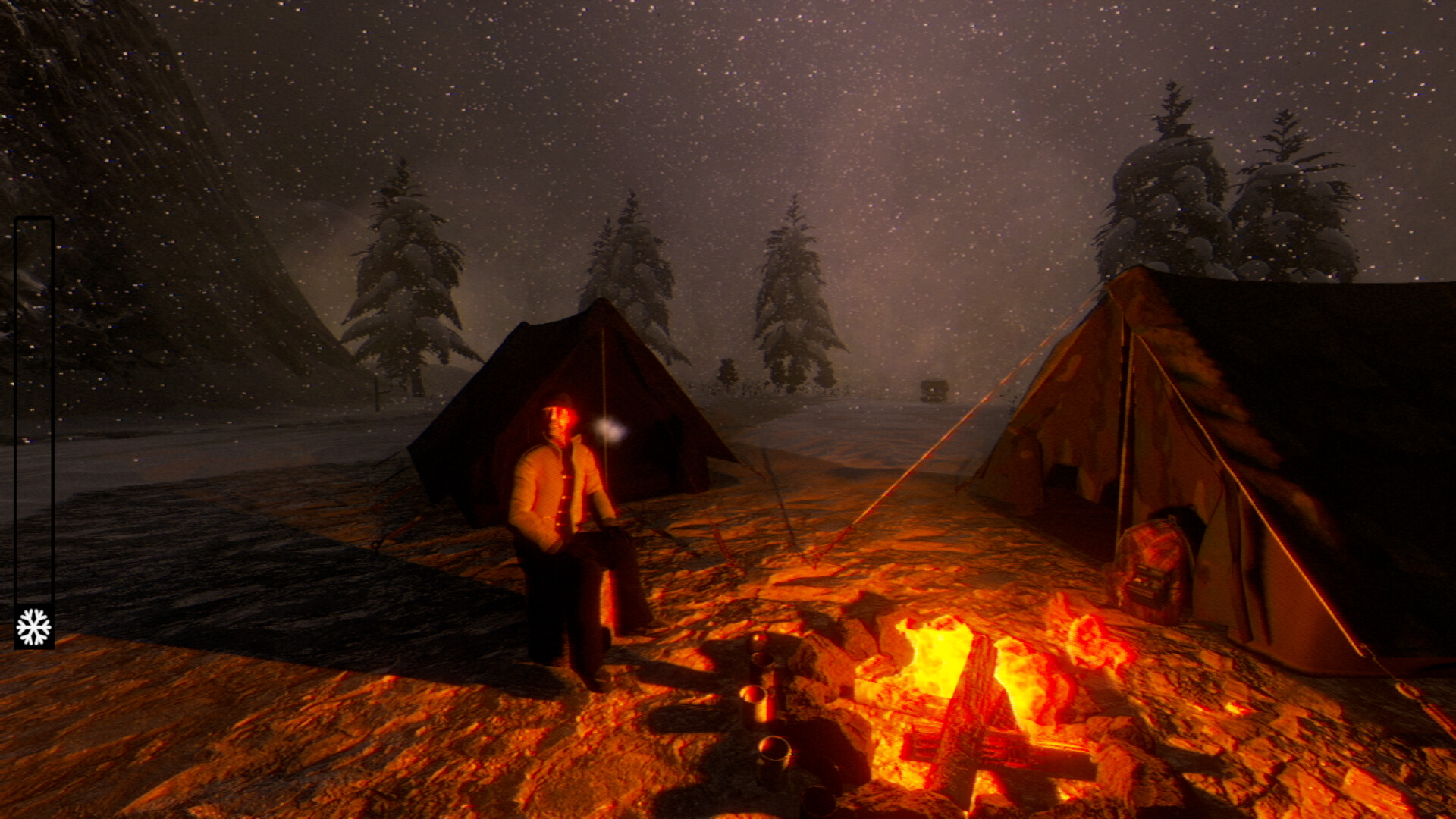Click the survivor's breath vapor puff
Viewport: 1456px width, 819px height.
(x=610, y=430)
